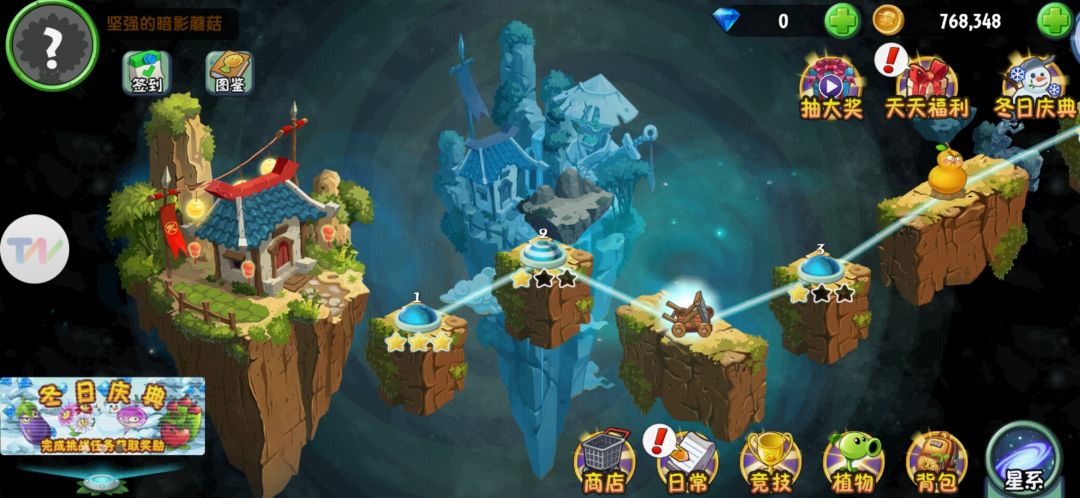This screenshot has width=1080, height=498.
Task: Open the 日常 daily tasks
Action: (x=686, y=462)
